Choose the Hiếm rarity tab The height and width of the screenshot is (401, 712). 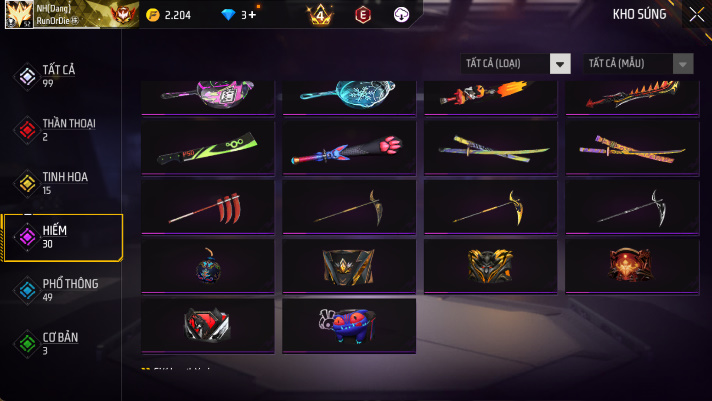coord(62,237)
